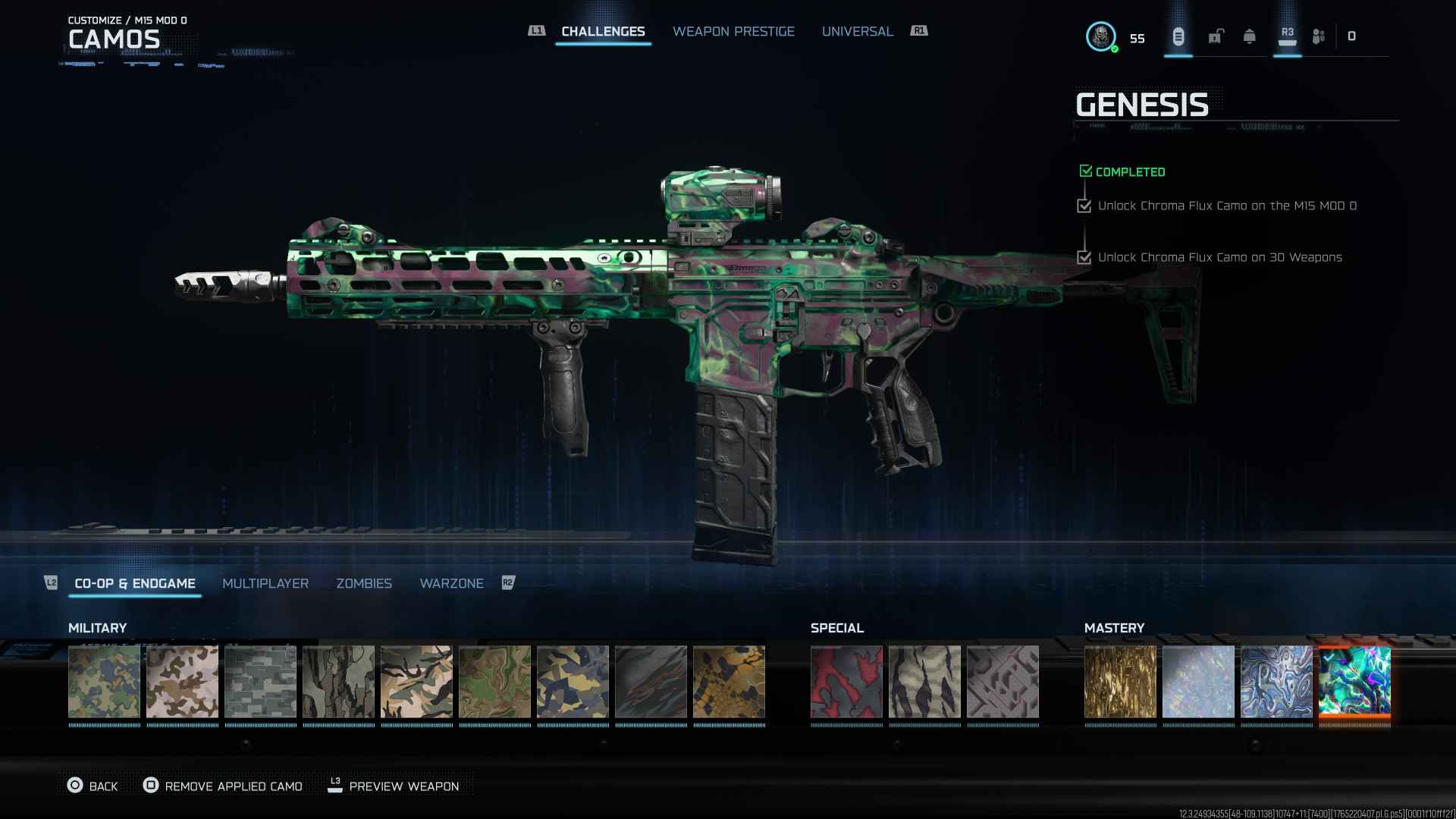This screenshot has width=1456, height=819.
Task: Pick the blue marbled swirl Mastery camo
Action: (x=1276, y=682)
